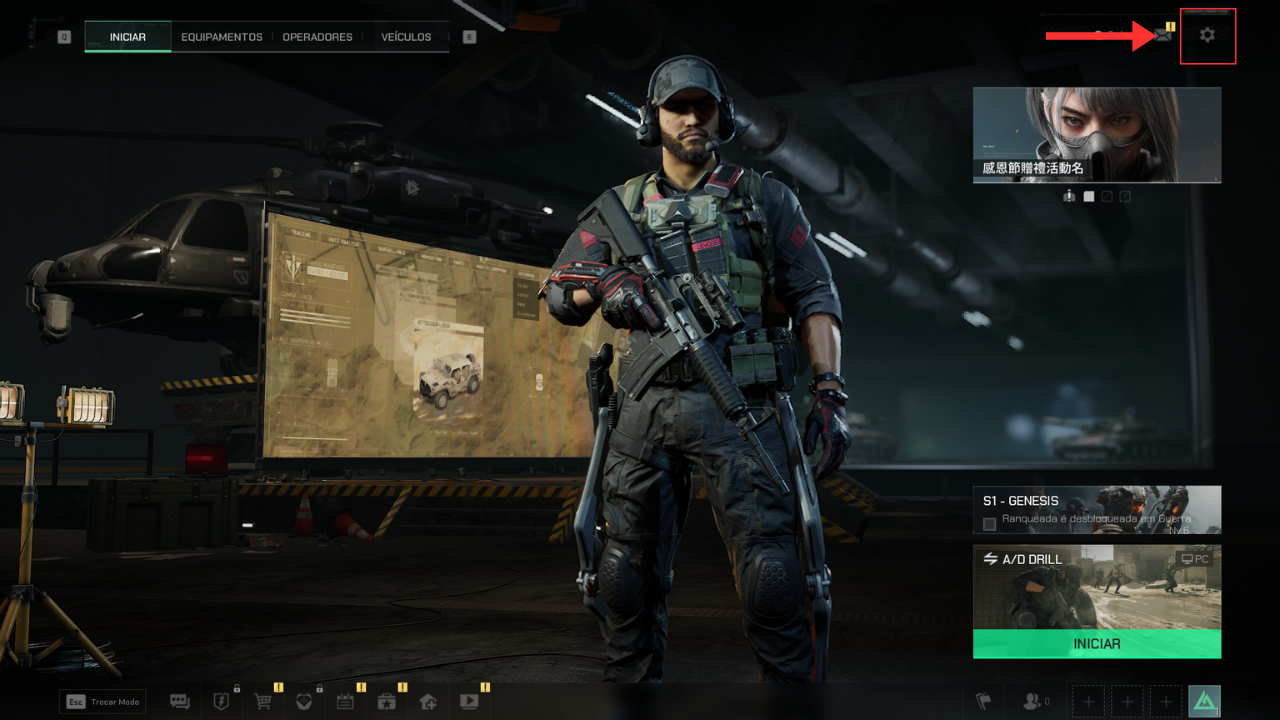
Task: Open the friends list icon
Action: click(1034, 702)
